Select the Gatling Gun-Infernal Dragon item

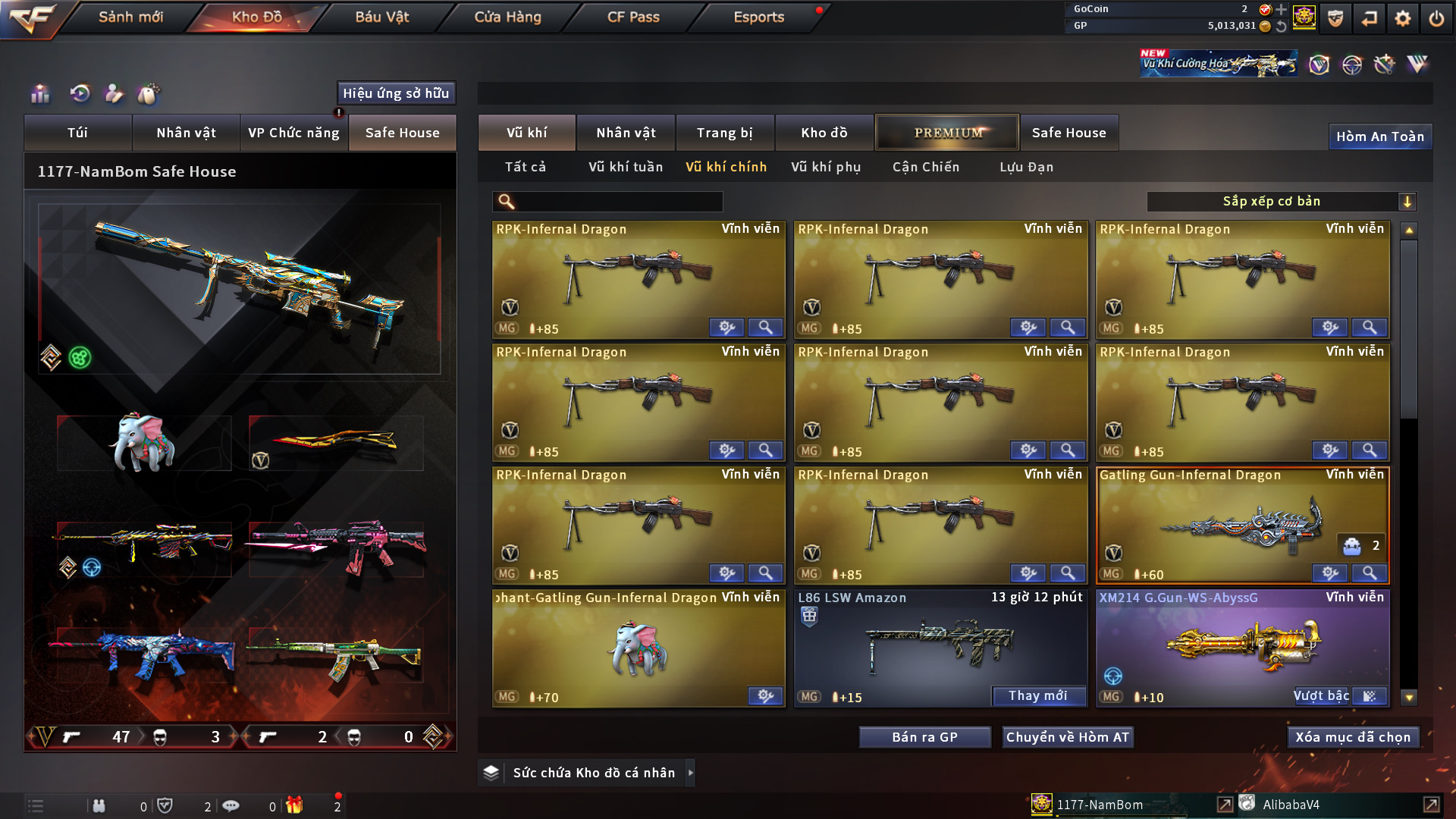click(x=1242, y=525)
